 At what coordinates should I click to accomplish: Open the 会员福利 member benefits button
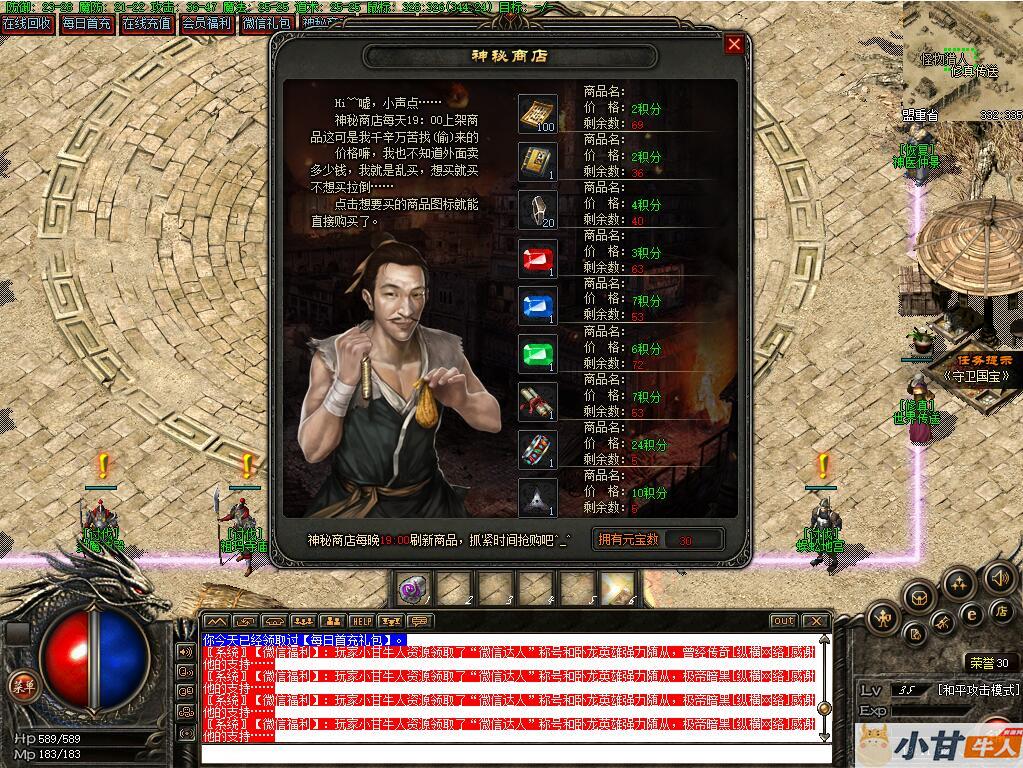click(207, 23)
